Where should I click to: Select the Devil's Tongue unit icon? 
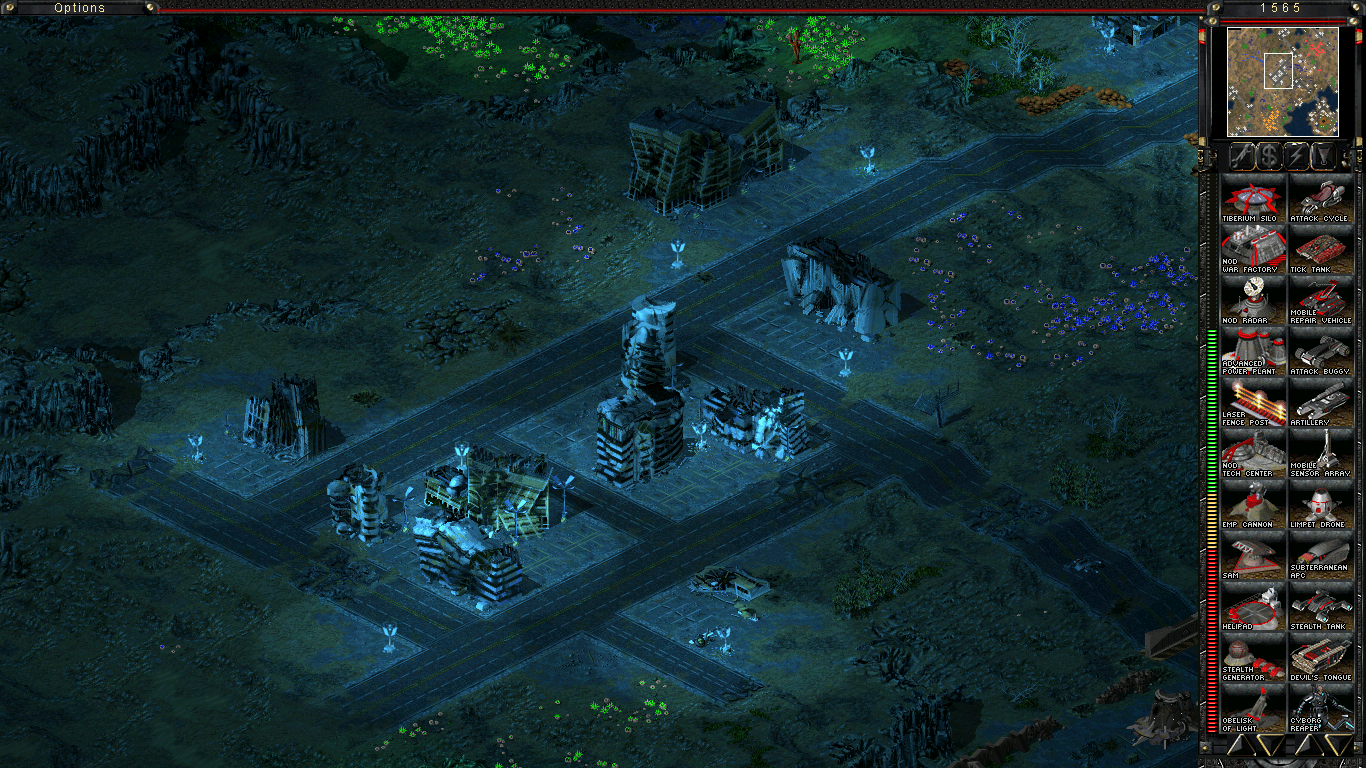(x=1320, y=657)
